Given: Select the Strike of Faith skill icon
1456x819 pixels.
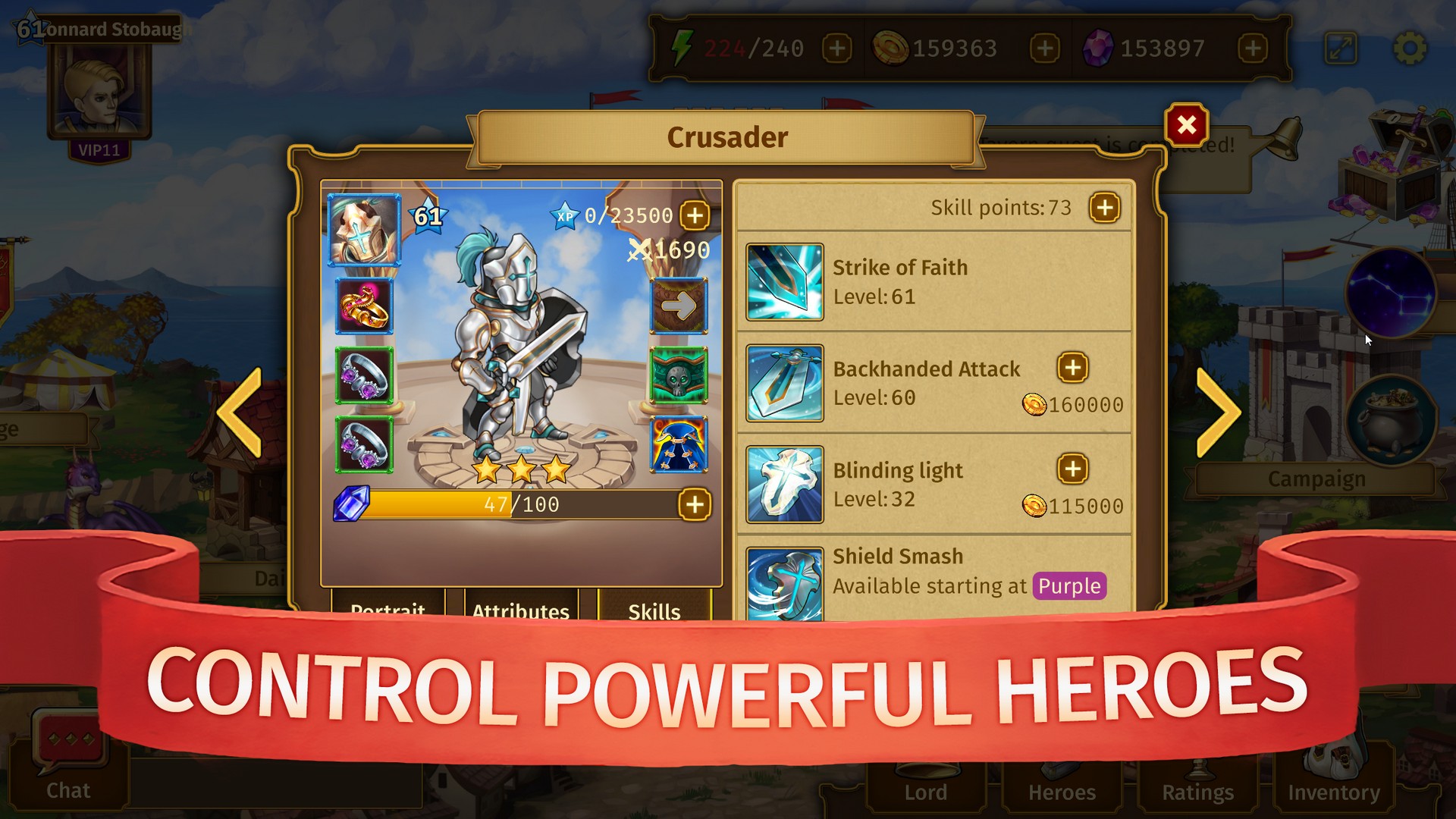Looking at the screenshot, I should click(785, 282).
